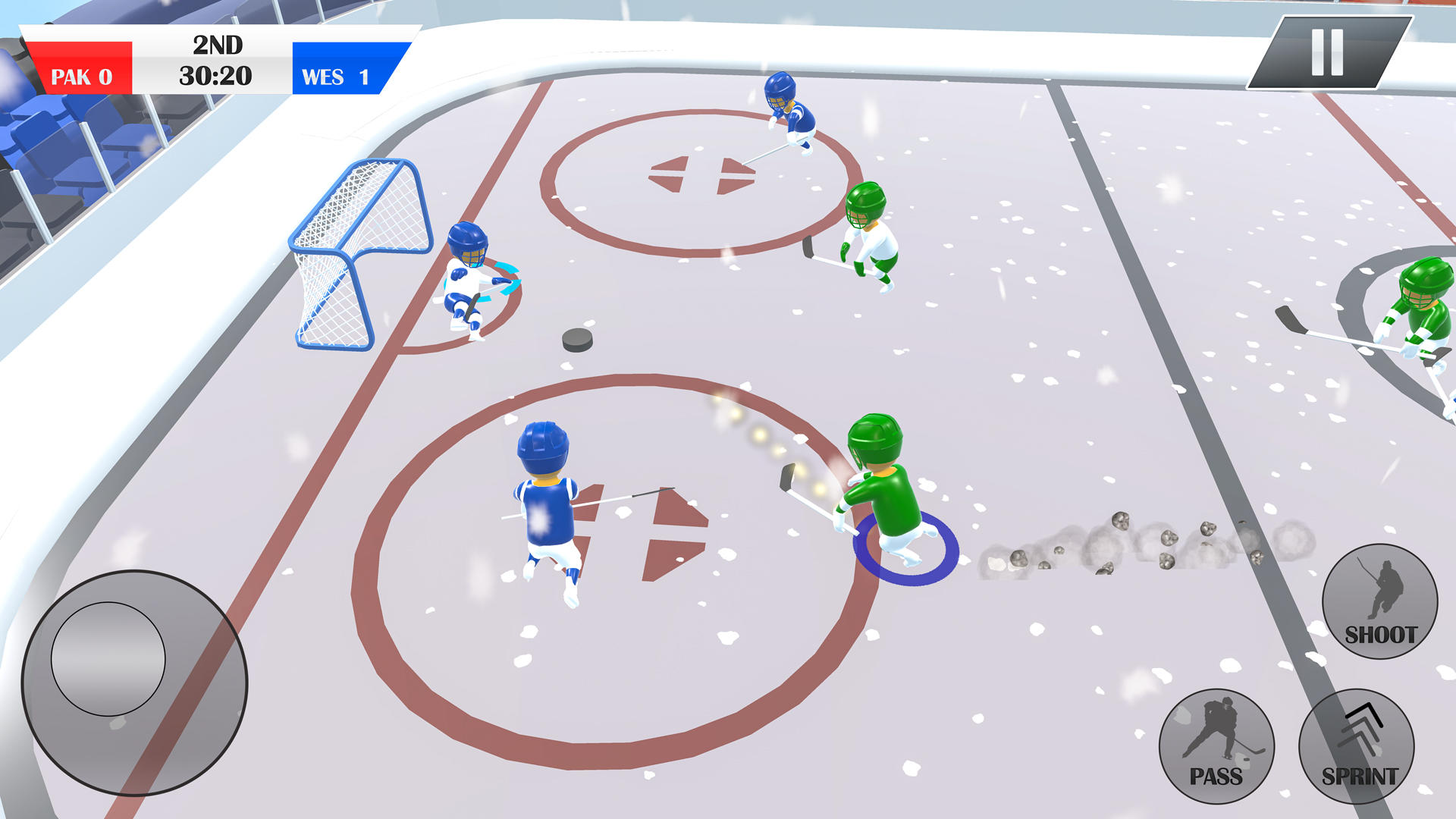Tap the joystick's inner thumb circle
The width and height of the screenshot is (1456, 819).
tap(108, 660)
